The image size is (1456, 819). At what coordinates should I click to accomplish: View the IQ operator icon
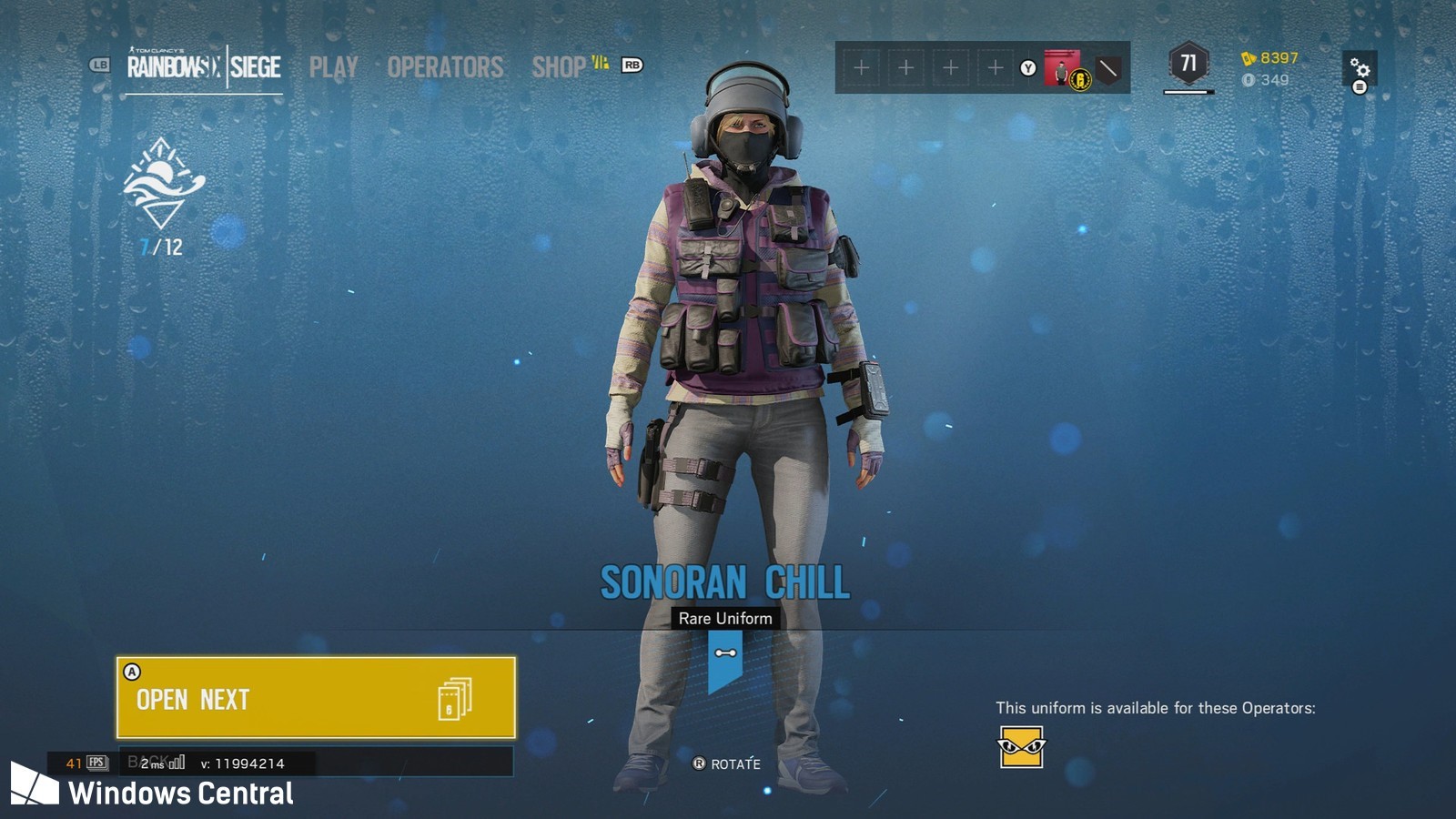pyautogui.click(x=1021, y=747)
